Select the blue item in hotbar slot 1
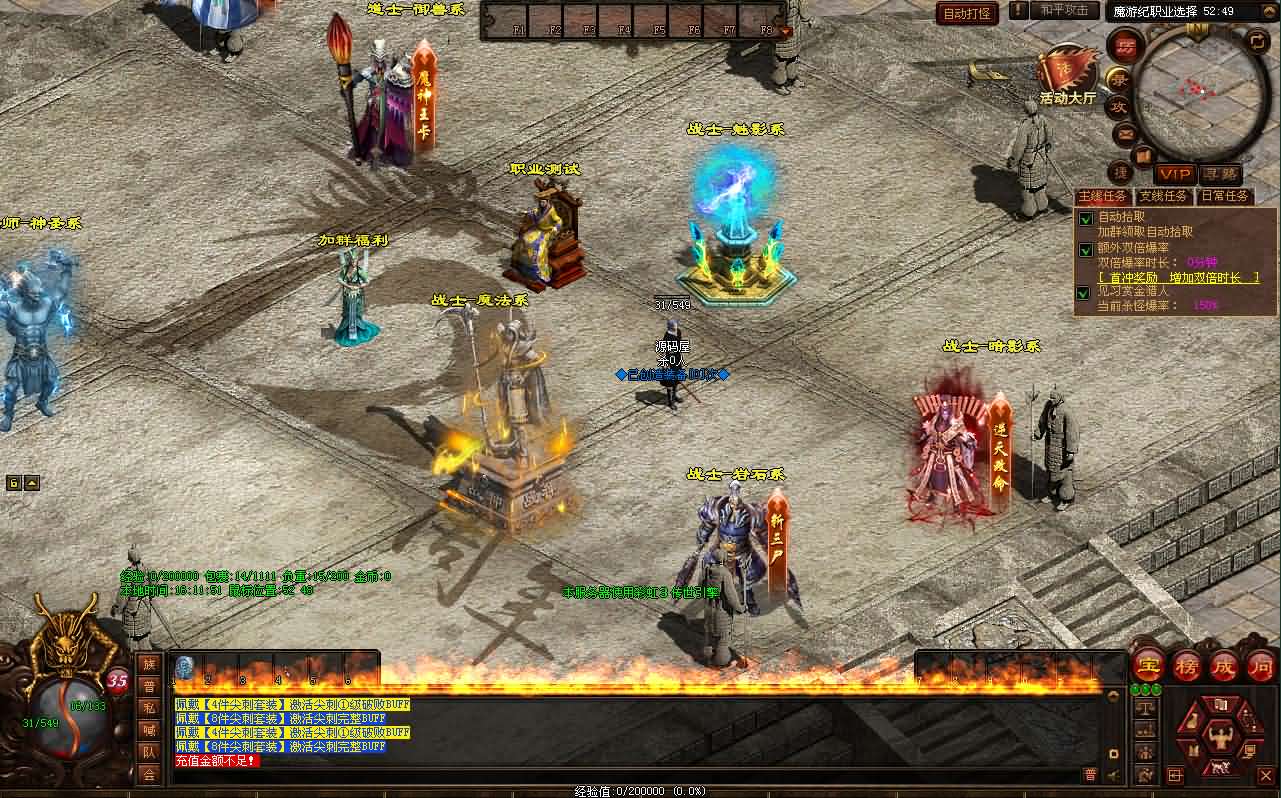 pos(185,668)
